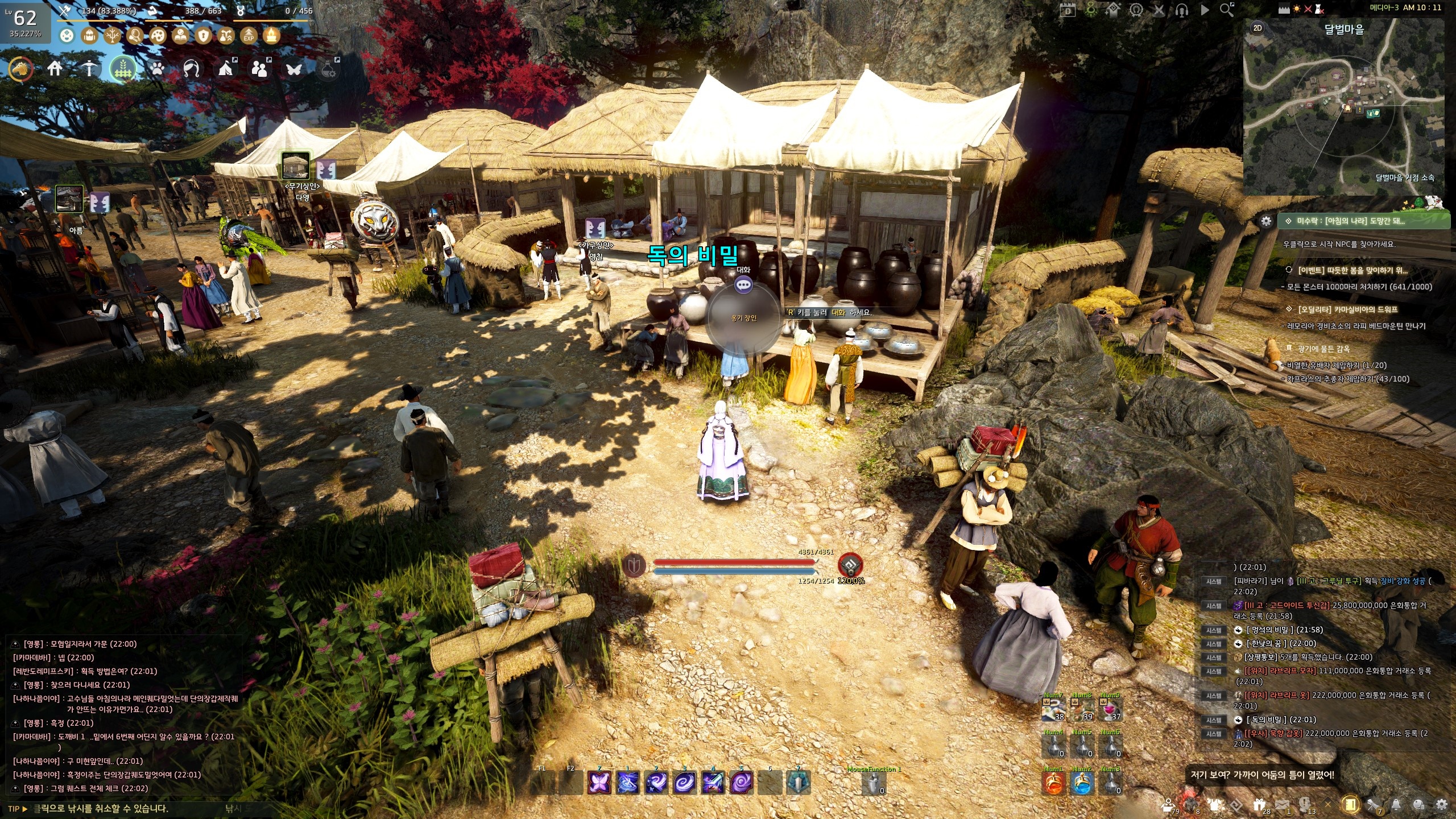
Task: Open the paw print pet menu
Action: tap(158, 69)
